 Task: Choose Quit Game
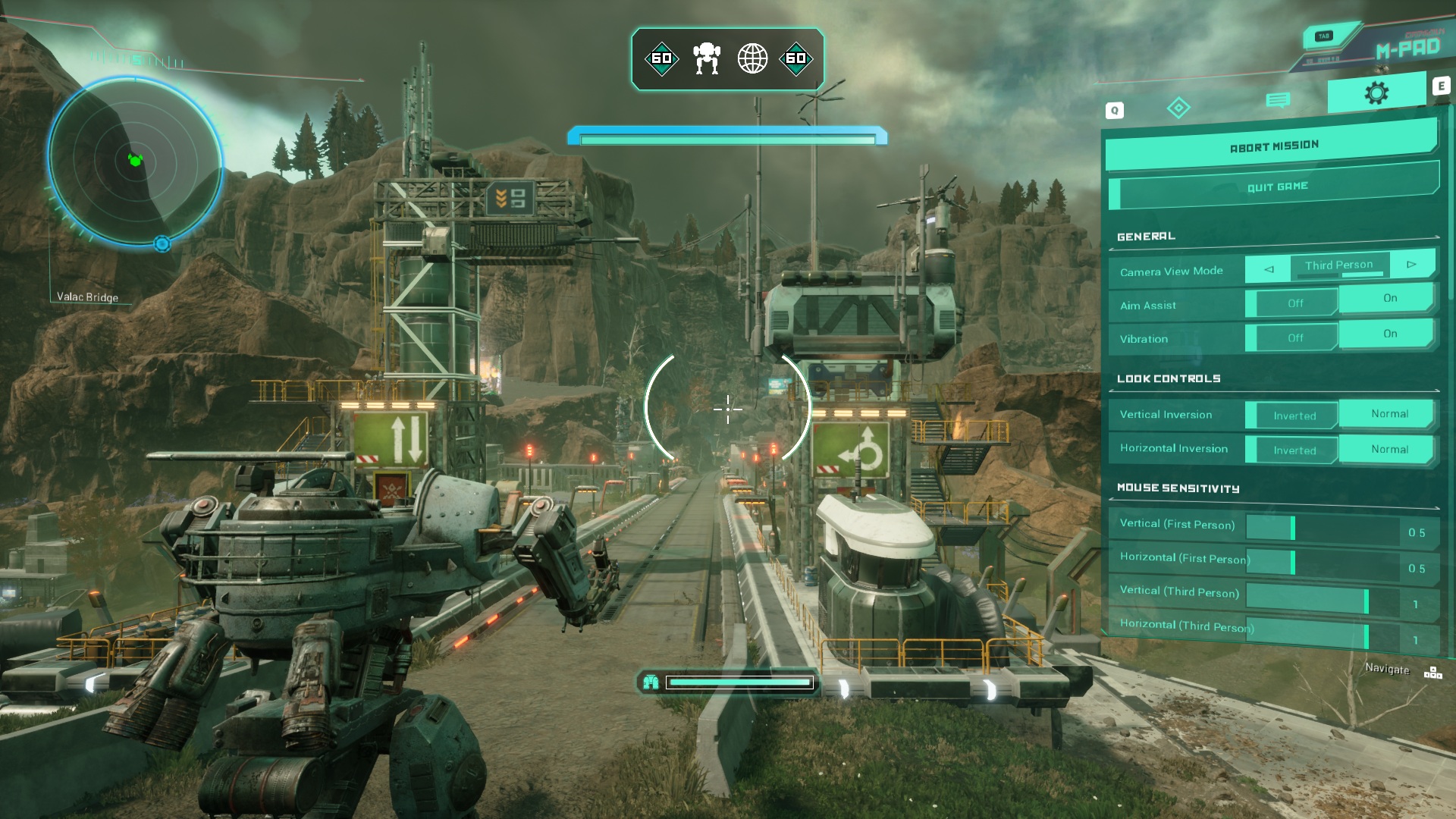pyautogui.click(x=1277, y=187)
